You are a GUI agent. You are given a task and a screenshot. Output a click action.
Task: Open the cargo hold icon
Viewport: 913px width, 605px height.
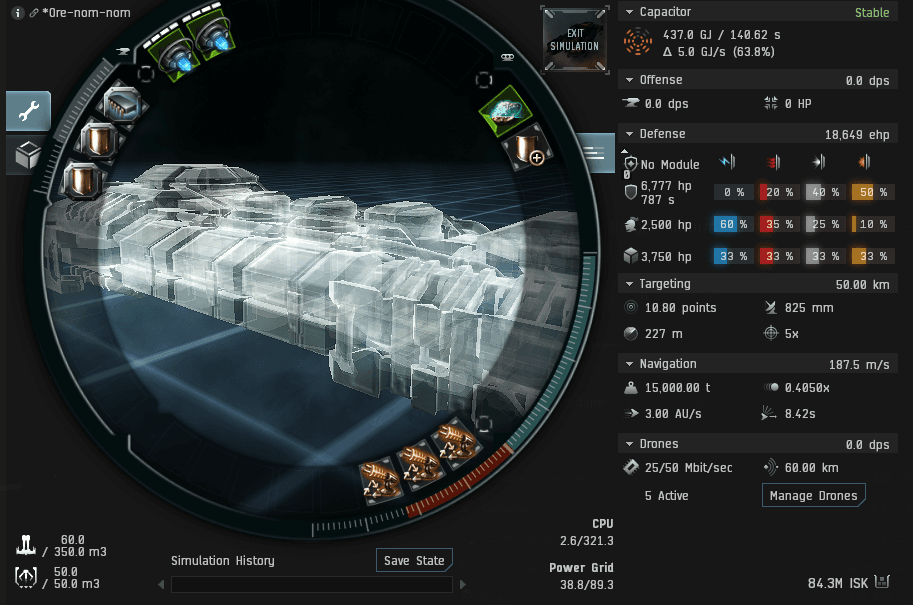pyautogui.click(x=27, y=545)
